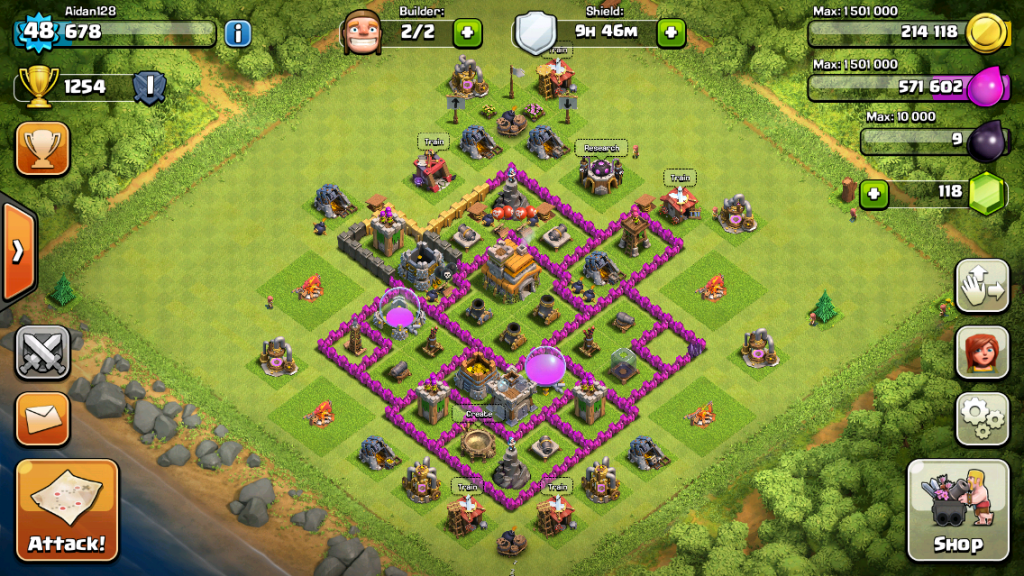Open the red-haired villager profile button
Viewport: 1024px width, 576px height.
(x=982, y=352)
